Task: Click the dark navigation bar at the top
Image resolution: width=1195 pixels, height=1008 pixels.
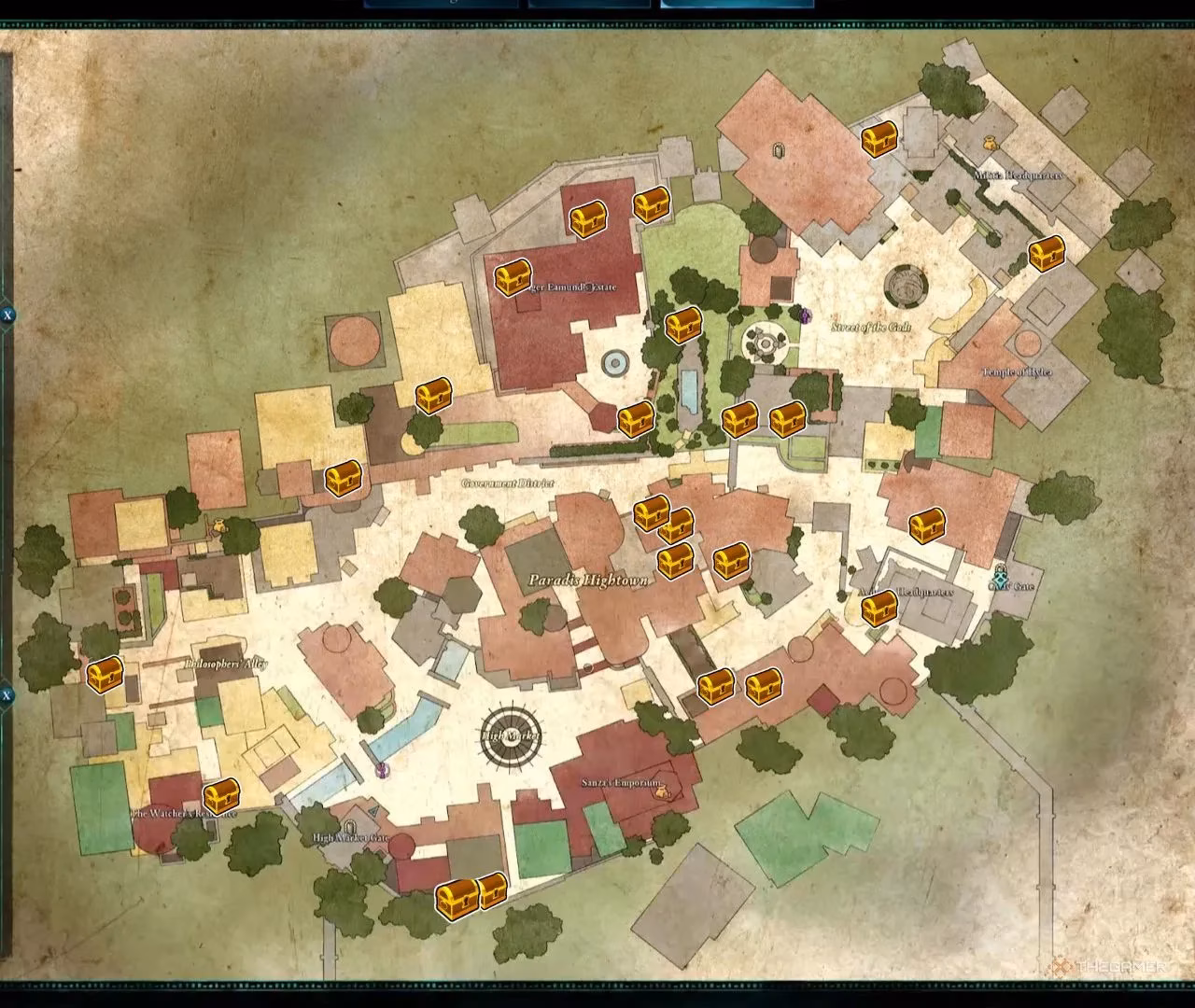Action: (597, 7)
